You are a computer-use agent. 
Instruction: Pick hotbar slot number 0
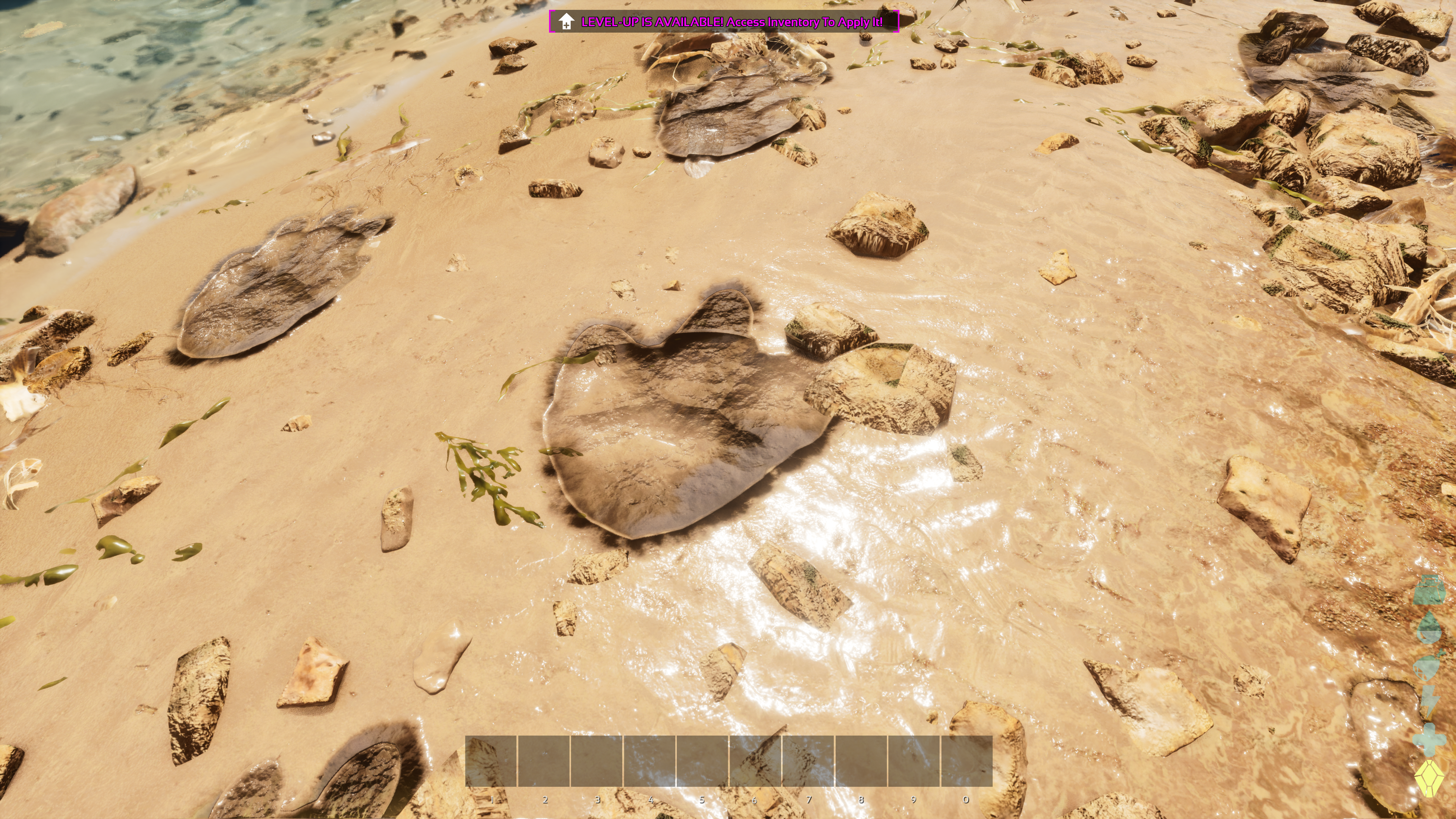(x=966, y=760)
